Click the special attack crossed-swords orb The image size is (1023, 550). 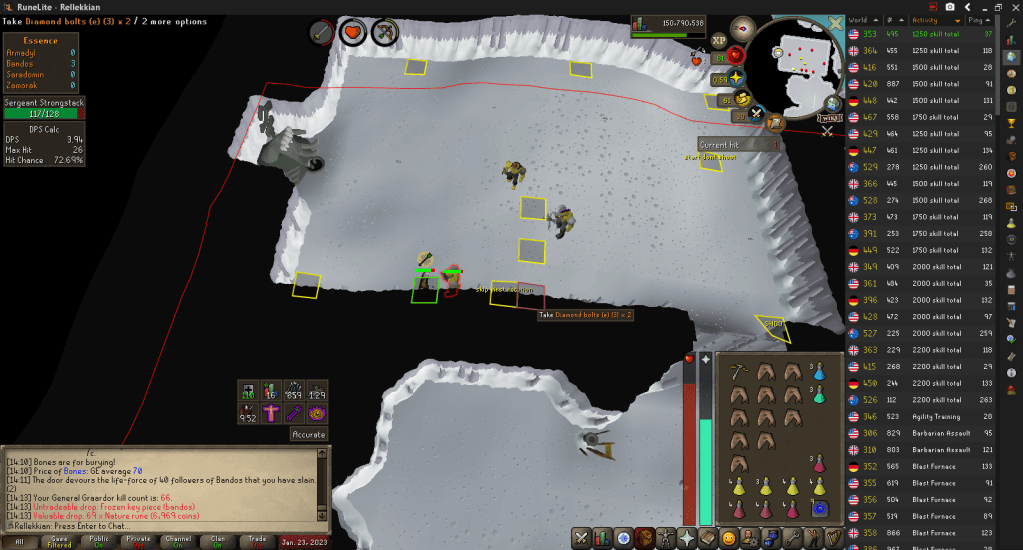pyautogui.click(x=758, y=112)
